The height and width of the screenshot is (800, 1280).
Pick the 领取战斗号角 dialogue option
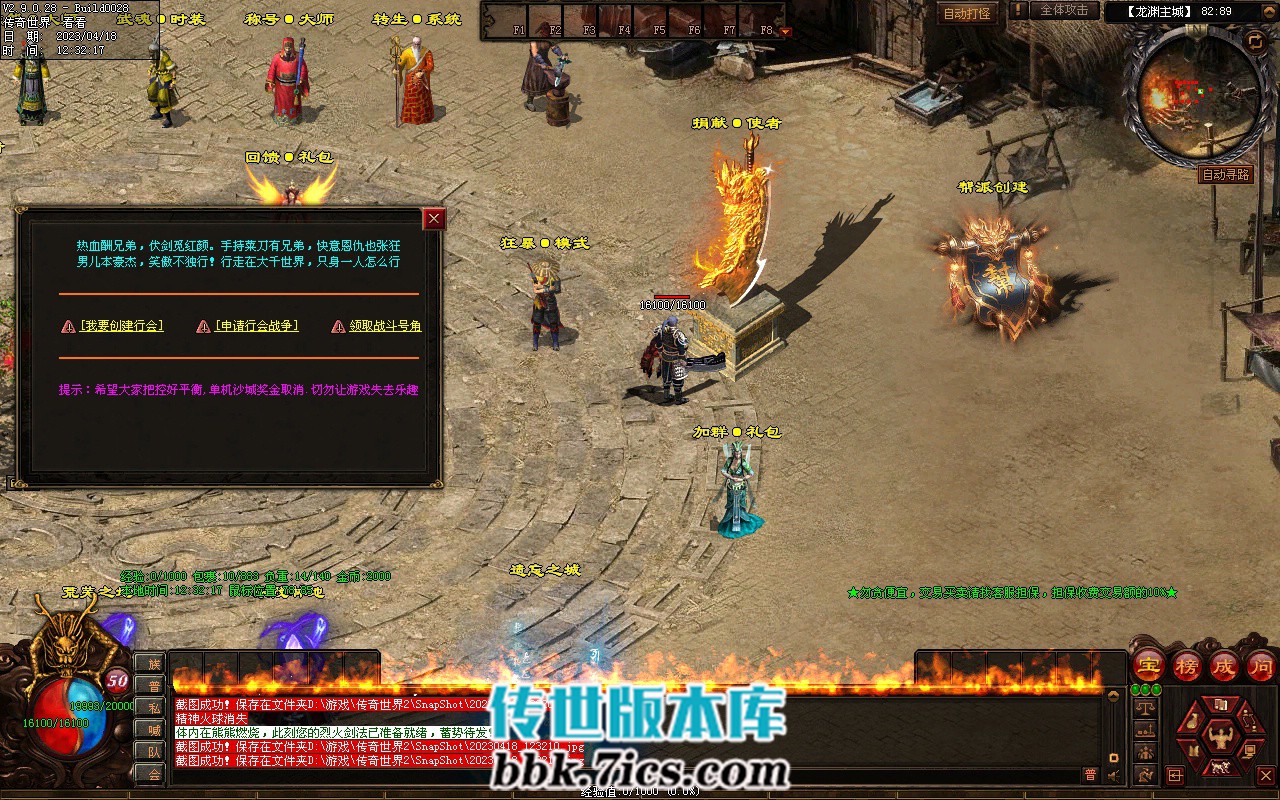[x=385, y=326]
